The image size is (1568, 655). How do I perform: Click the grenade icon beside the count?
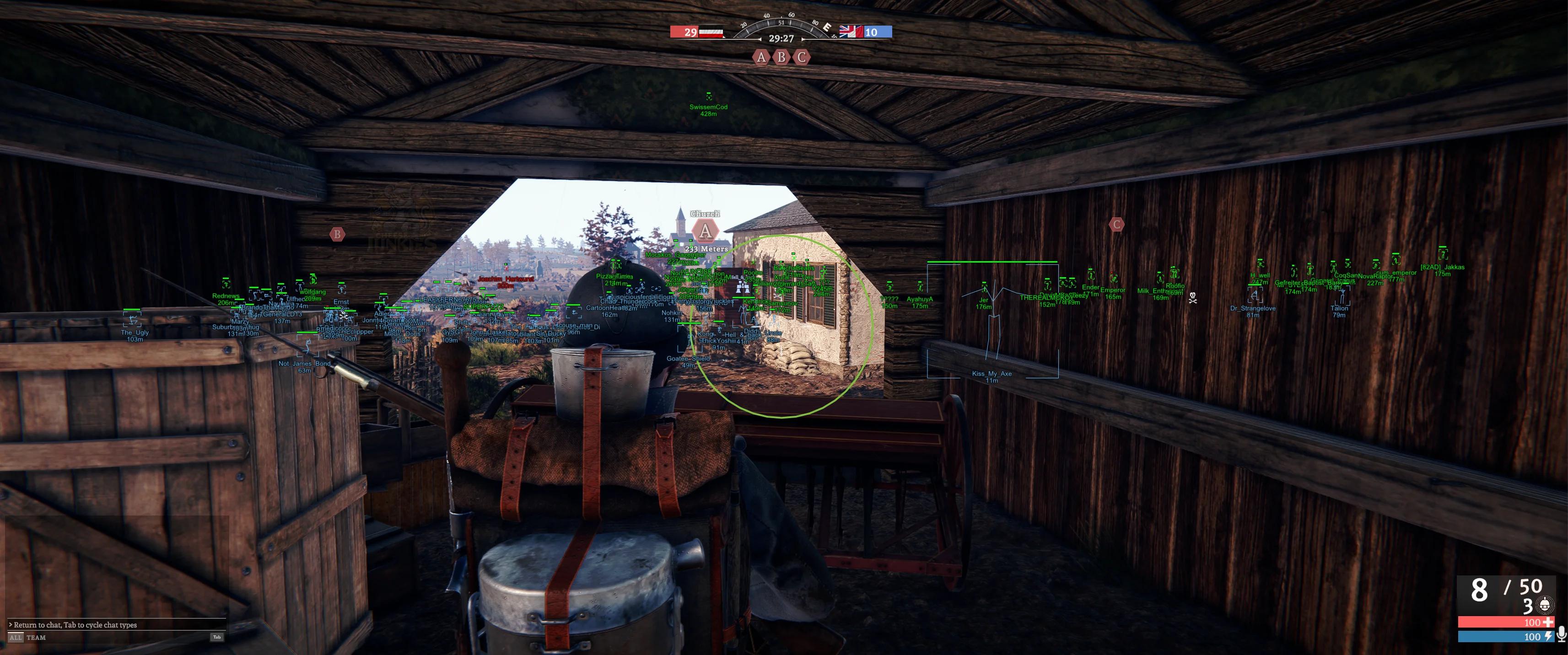tap(1544, 605)
